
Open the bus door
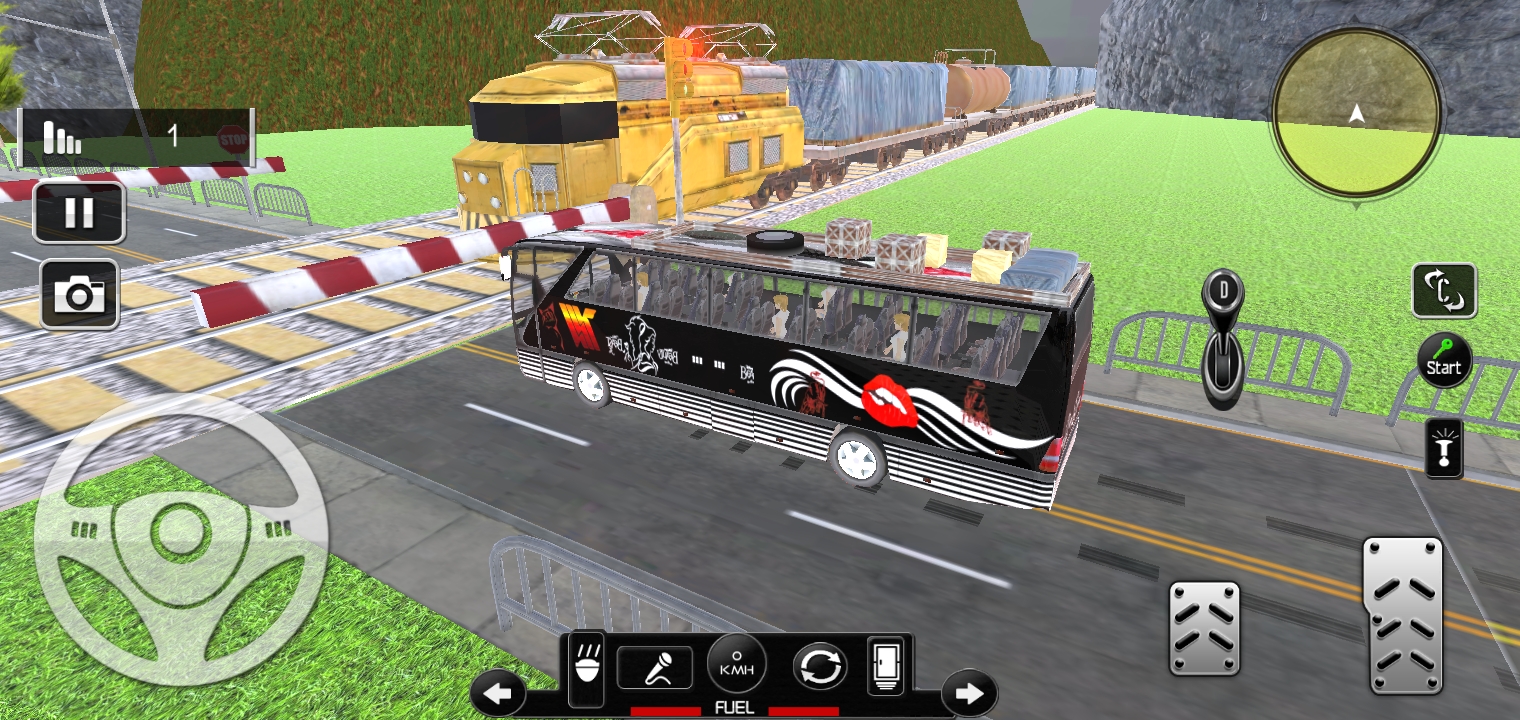(x=888, y=665)
